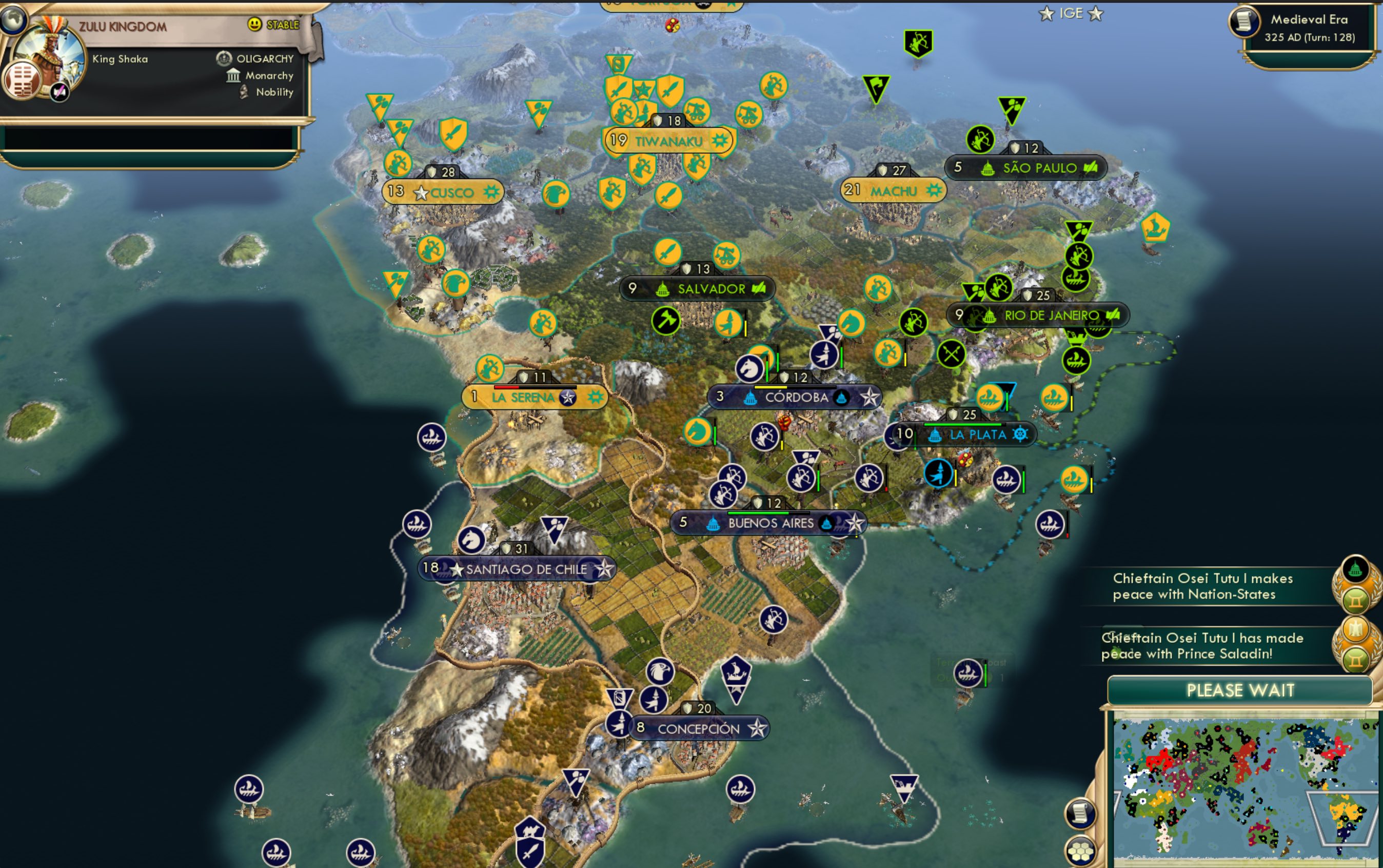
Task: Open the Santiago de Chile city banner
Action: coord(520,569)
